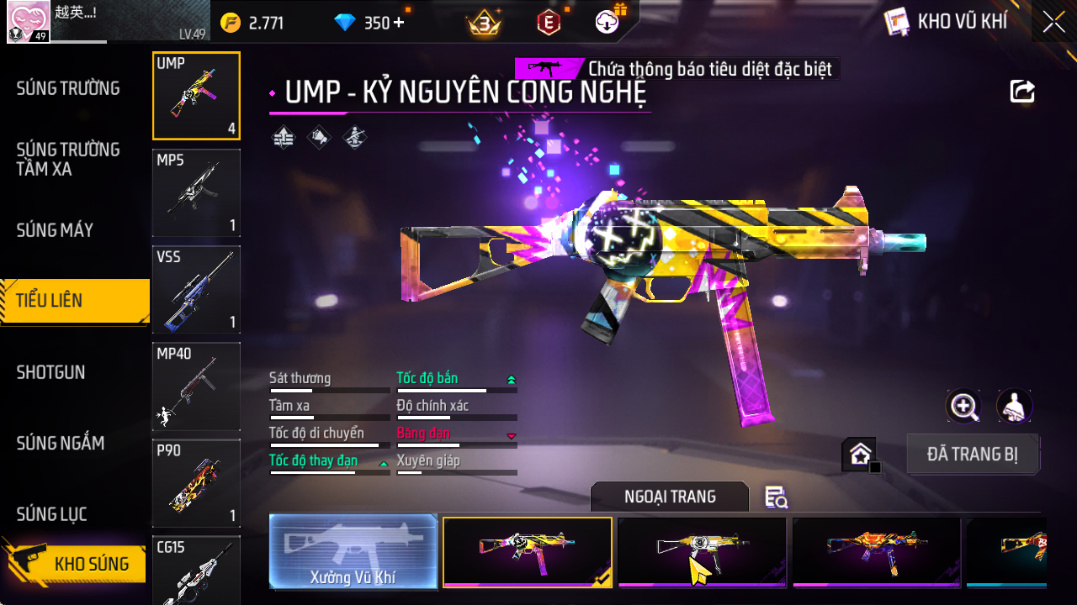Open the SÚNG TRƯỜNG TẦM XA category
The image size is (1077, 605).
pos(68,160)
